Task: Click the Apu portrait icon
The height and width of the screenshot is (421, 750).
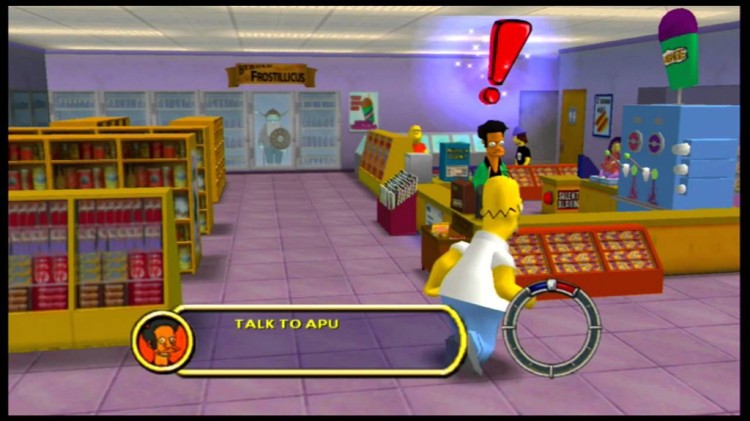Action: (x=161, y=340)
